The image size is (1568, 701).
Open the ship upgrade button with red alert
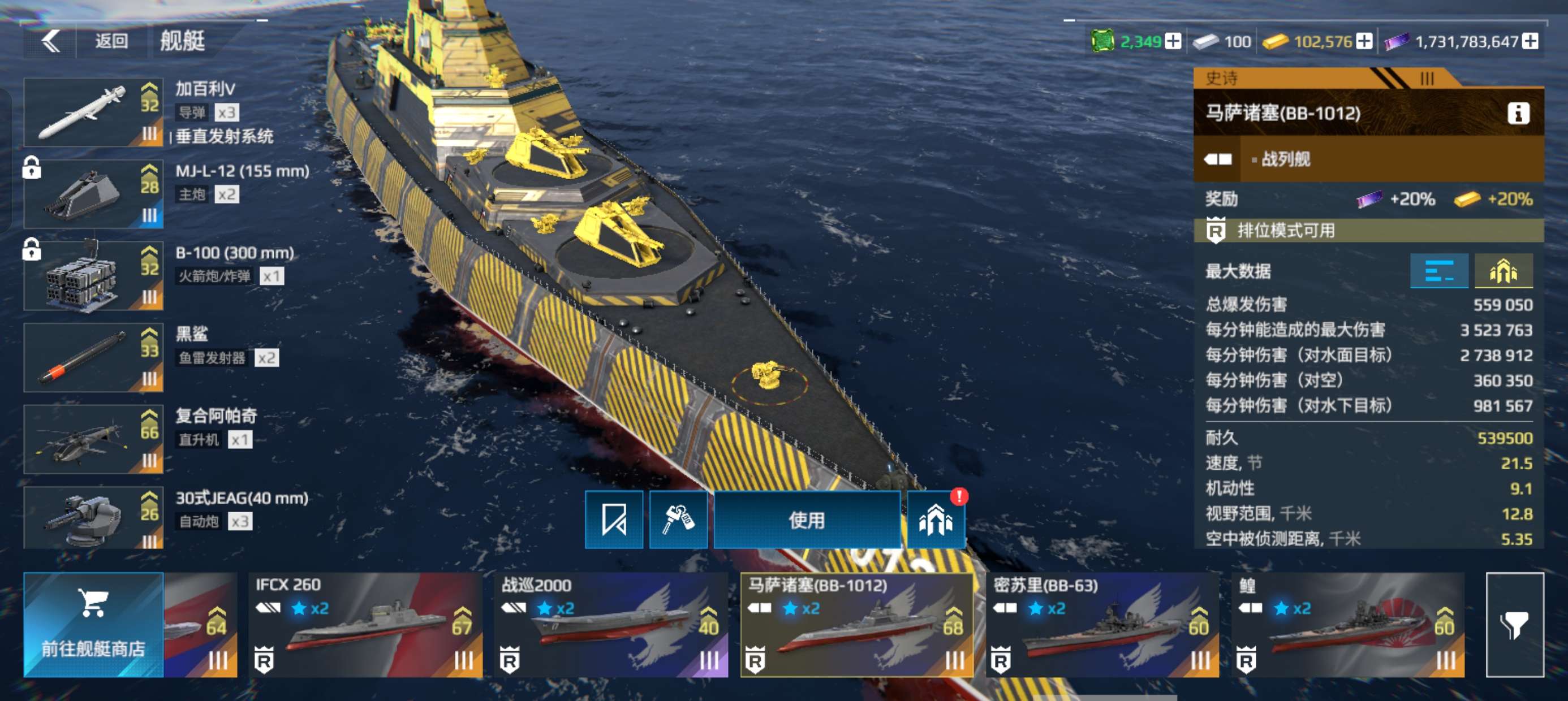point(936,520)
